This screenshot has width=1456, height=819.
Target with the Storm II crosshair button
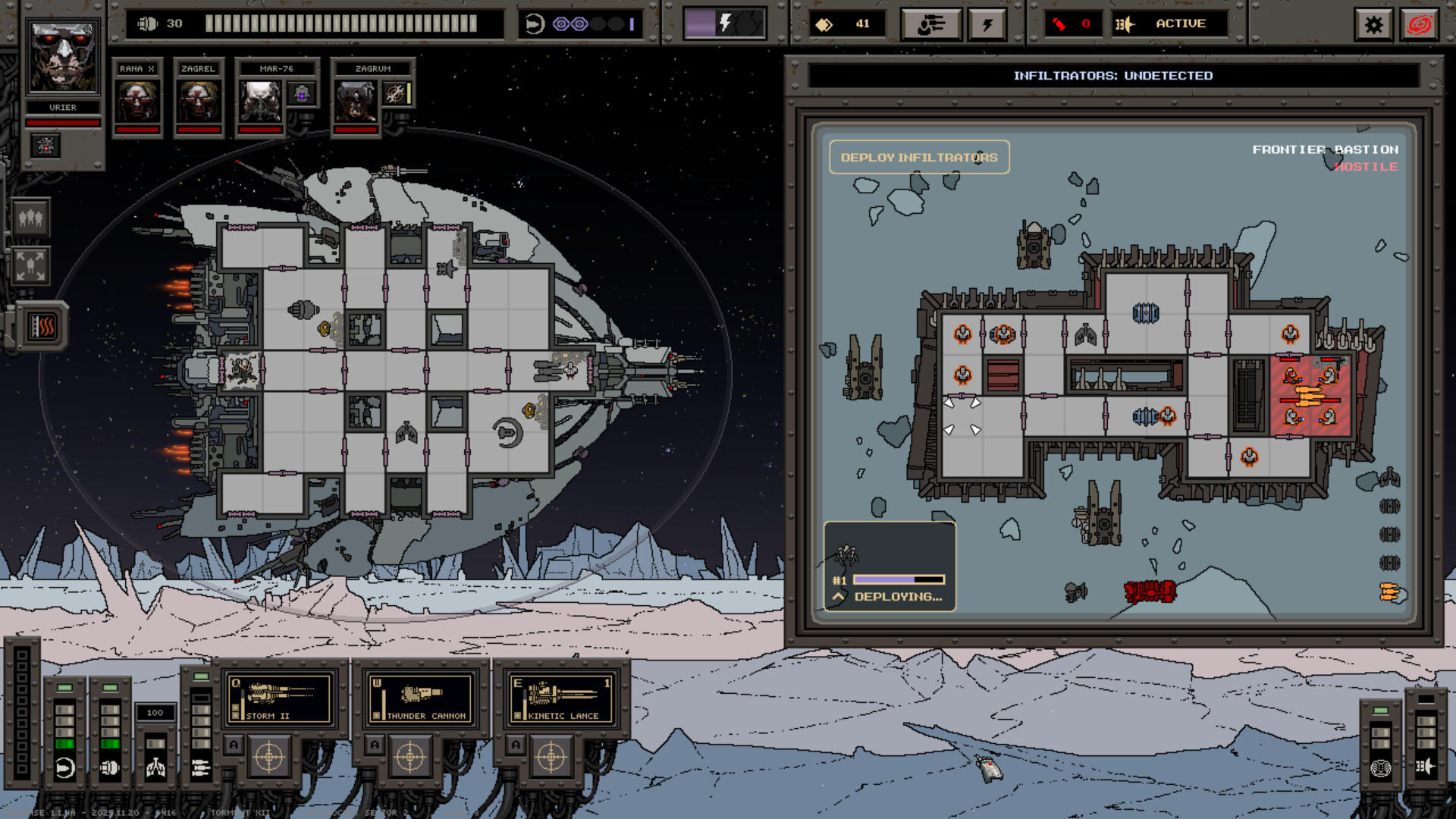coord(268,757)
